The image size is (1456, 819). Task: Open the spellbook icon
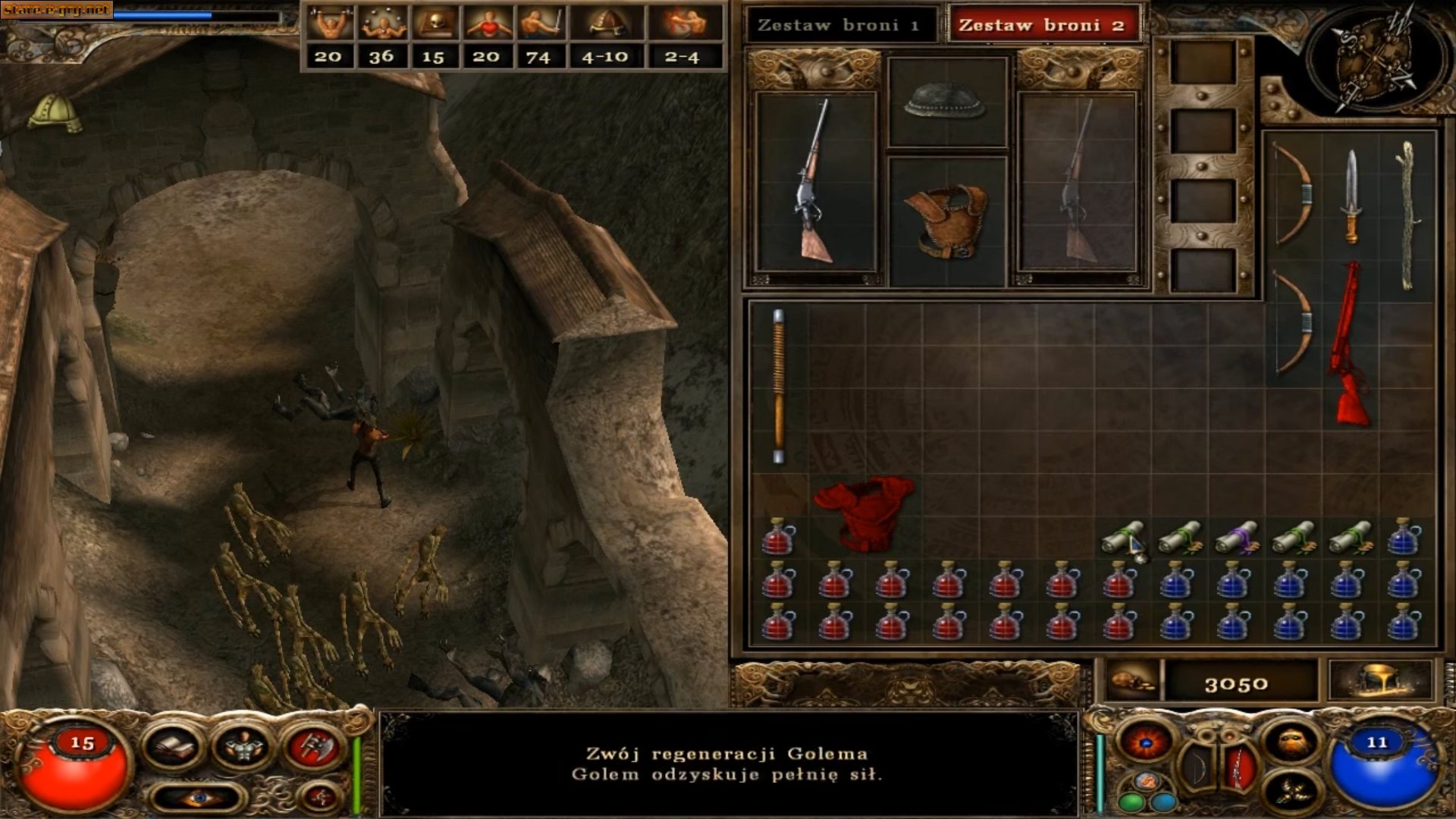pos(174,748)
